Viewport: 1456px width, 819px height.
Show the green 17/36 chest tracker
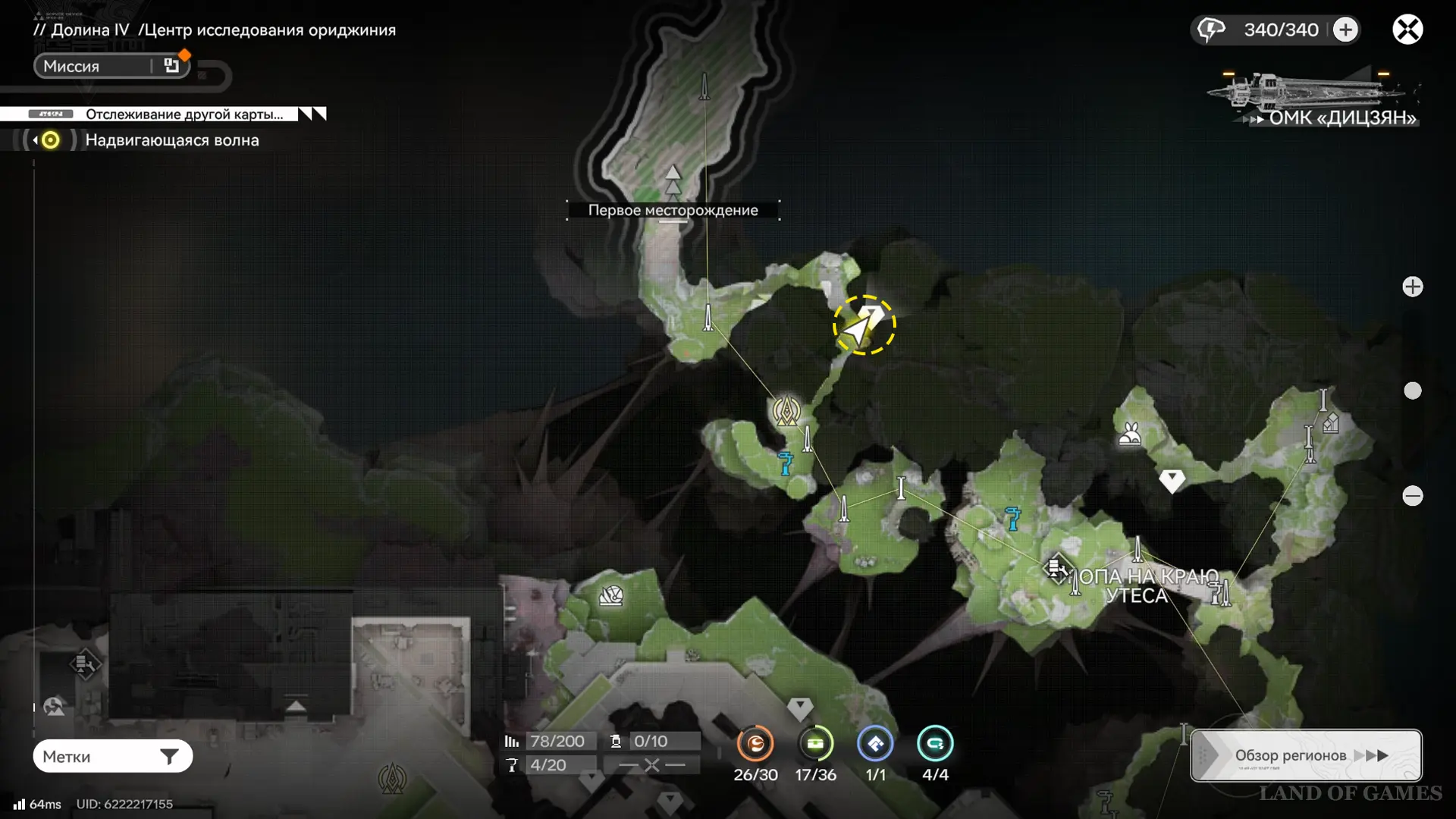coord(815,744)
